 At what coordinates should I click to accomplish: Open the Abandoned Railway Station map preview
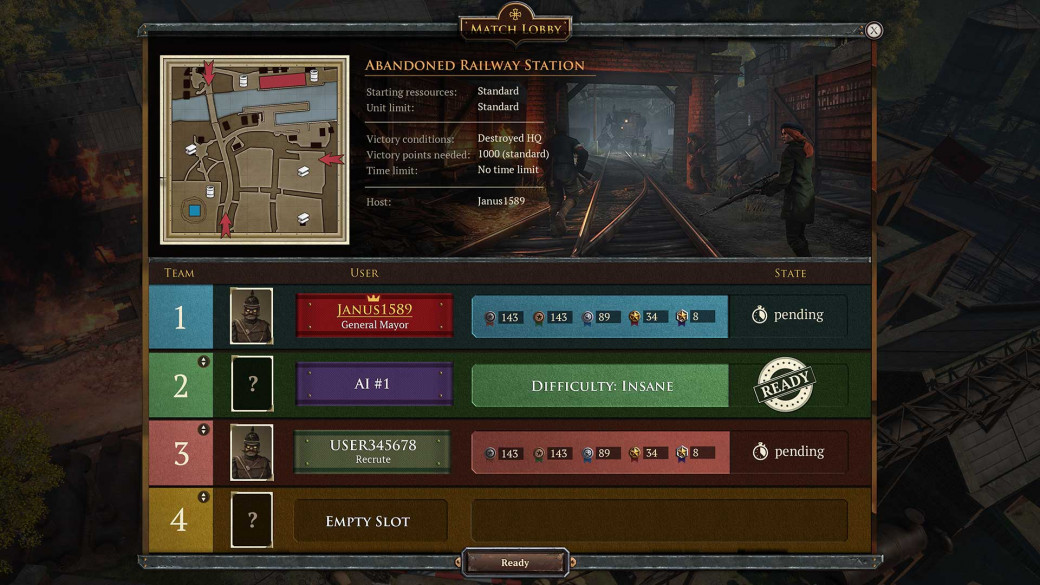tap(255, 150)
